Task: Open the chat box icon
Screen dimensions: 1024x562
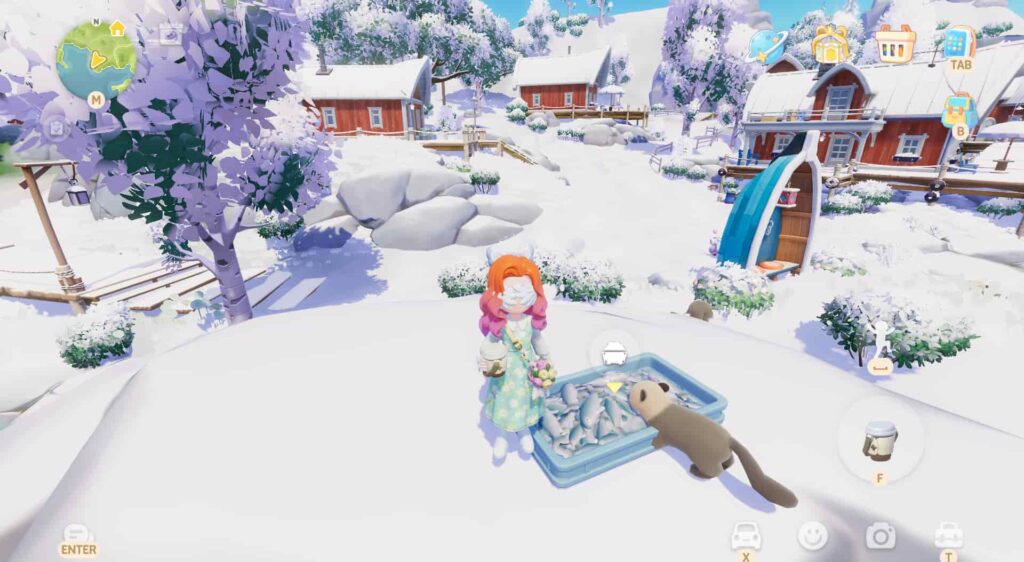Action: pyautogui.click(x=78, y=535)
